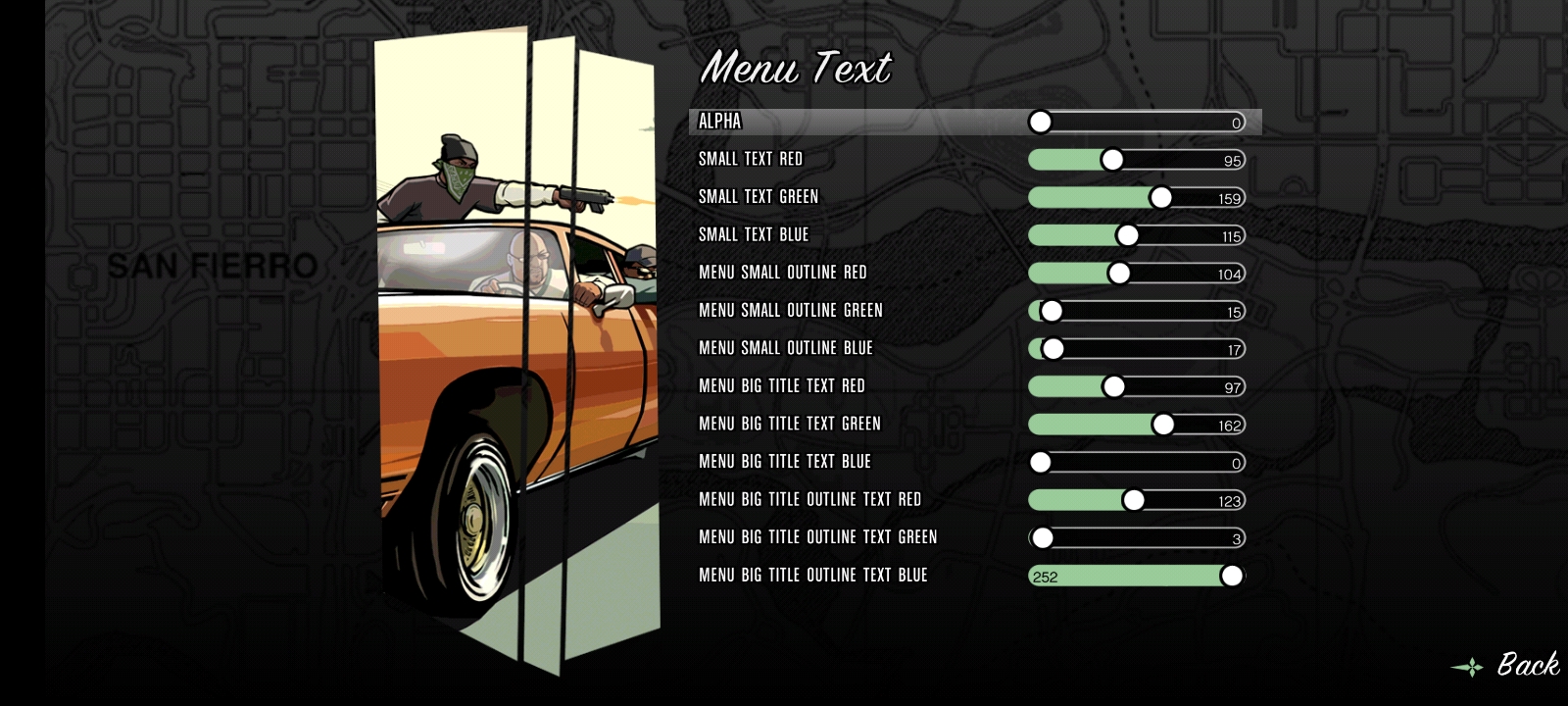Image resolution: width=1568 pixels, height=706 pixels.
Task: Select the MENU SMALL OUTLINE BLUE label
Action: click(x=784, y=348)
